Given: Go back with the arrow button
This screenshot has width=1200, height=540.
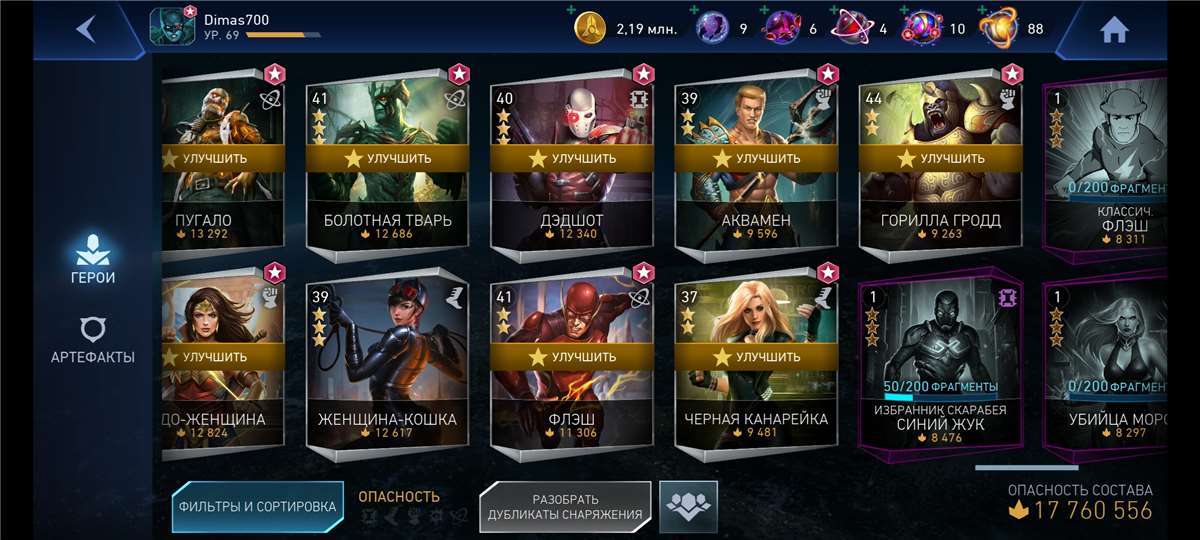Looking at the screenshot, I should point(86,29).
